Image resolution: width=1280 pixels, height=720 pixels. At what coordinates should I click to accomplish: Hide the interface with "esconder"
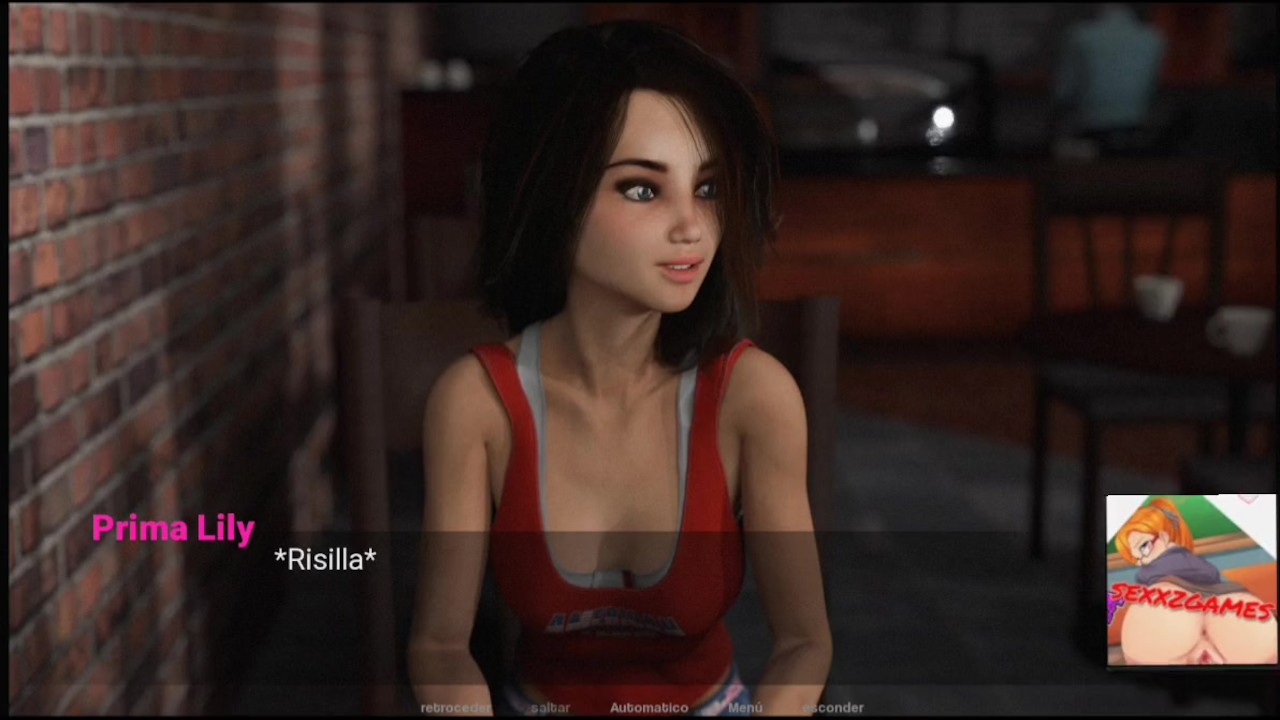pyautogui.click(x=833, y=708)
